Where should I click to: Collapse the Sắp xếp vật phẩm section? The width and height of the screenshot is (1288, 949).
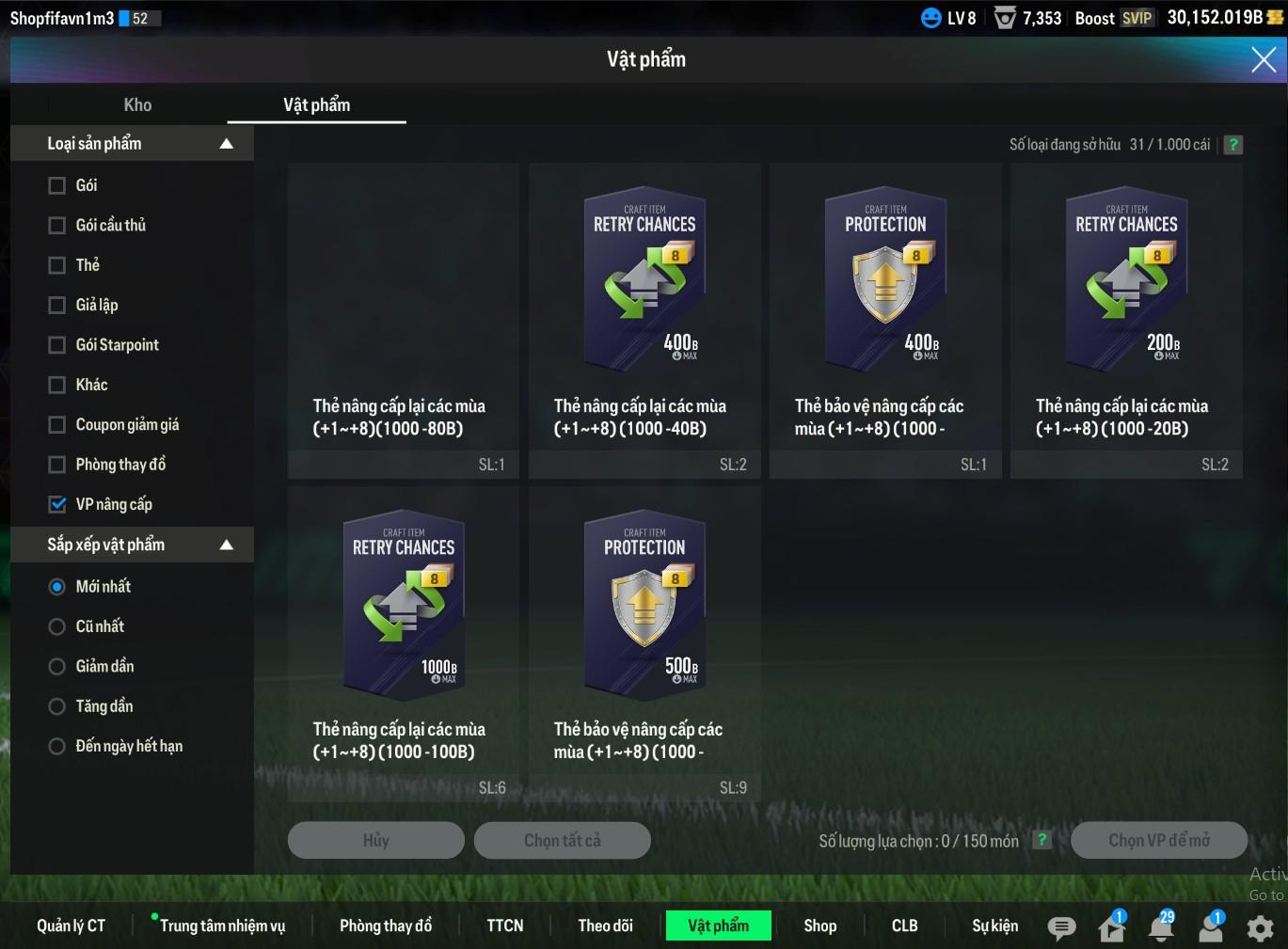click(226, 545)
